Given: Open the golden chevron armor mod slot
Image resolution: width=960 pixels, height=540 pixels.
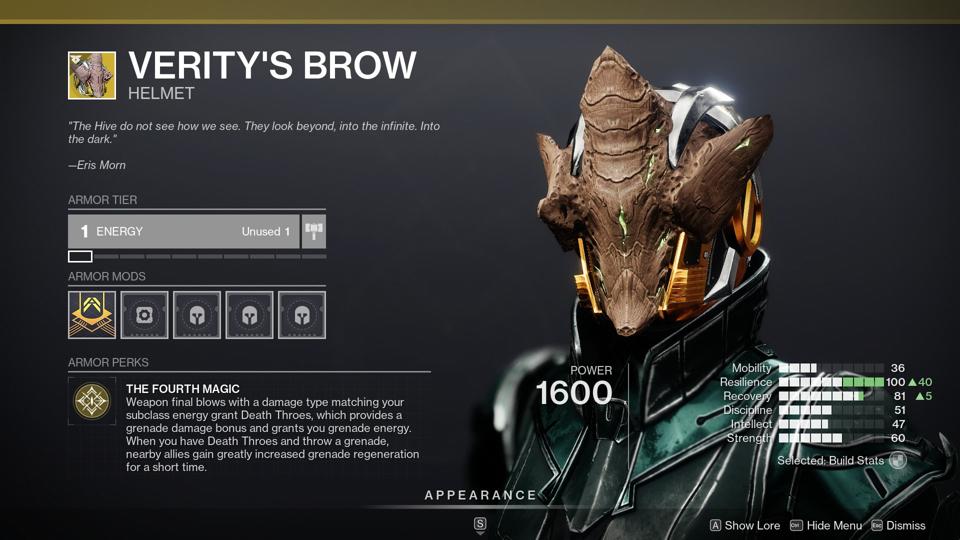Looking at the screenshot, I should [92, 315].
